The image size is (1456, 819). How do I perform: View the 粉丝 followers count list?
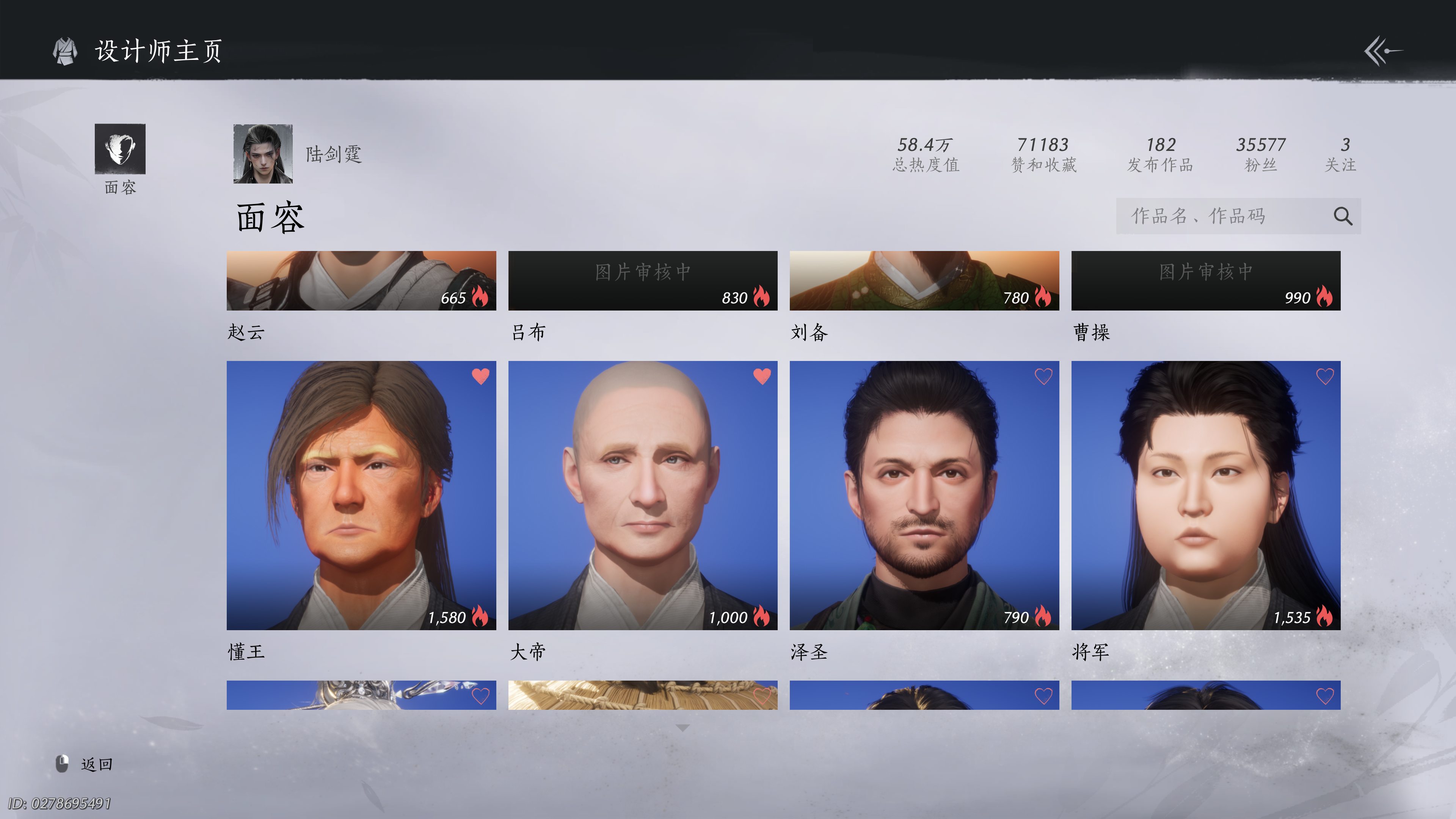[x=1260, y=154]
